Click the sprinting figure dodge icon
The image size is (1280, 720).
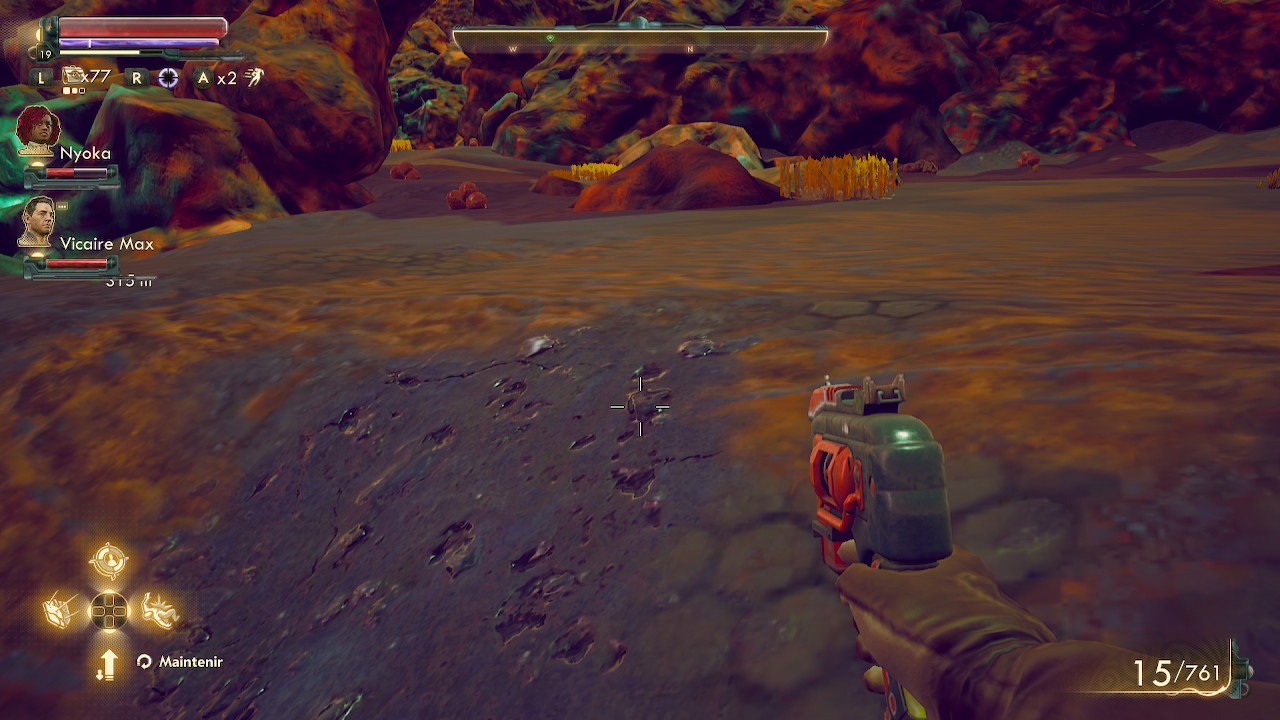click(255, 77)
